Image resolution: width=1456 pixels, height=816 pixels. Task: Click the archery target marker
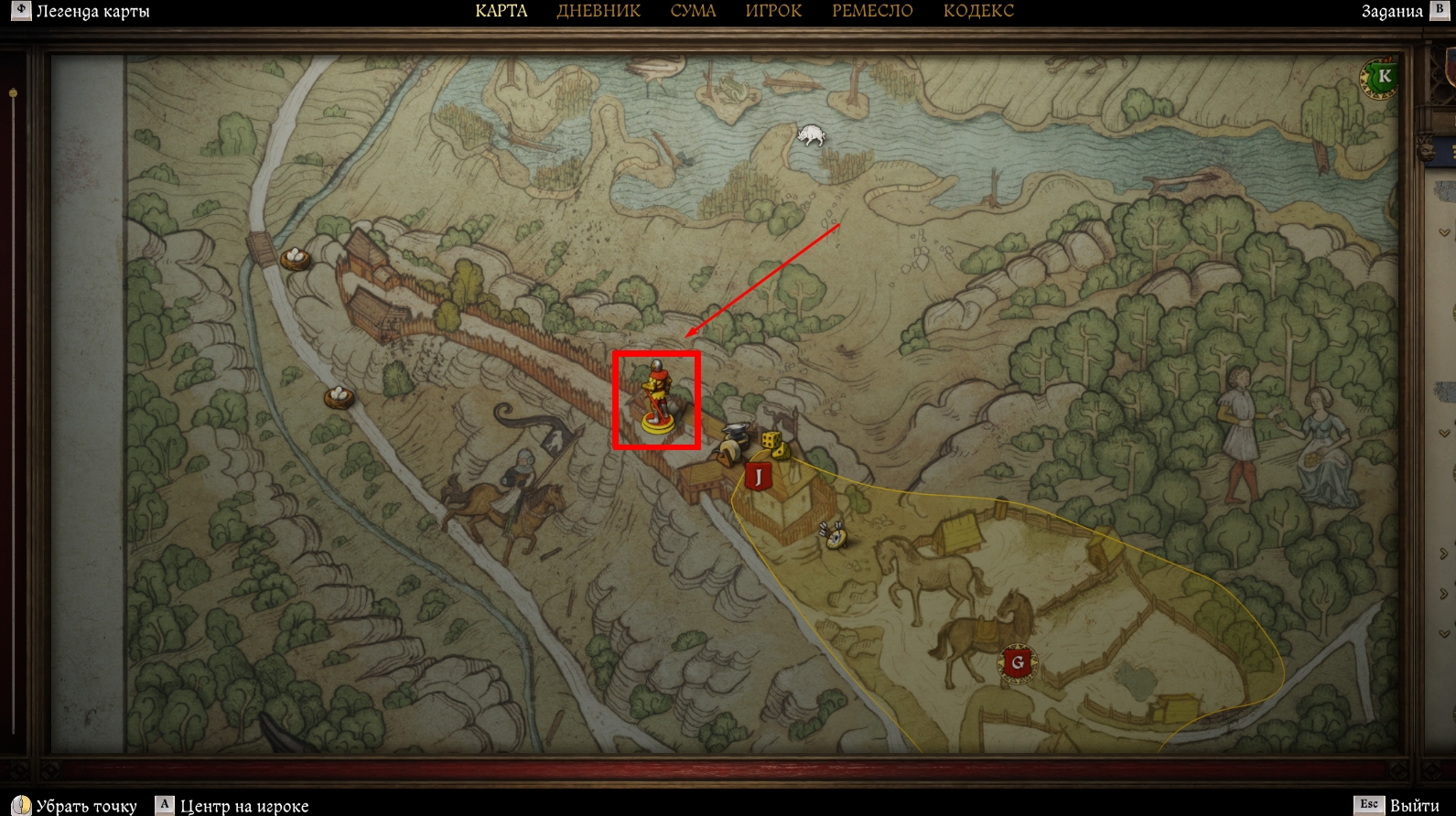(x=834, y=535)
